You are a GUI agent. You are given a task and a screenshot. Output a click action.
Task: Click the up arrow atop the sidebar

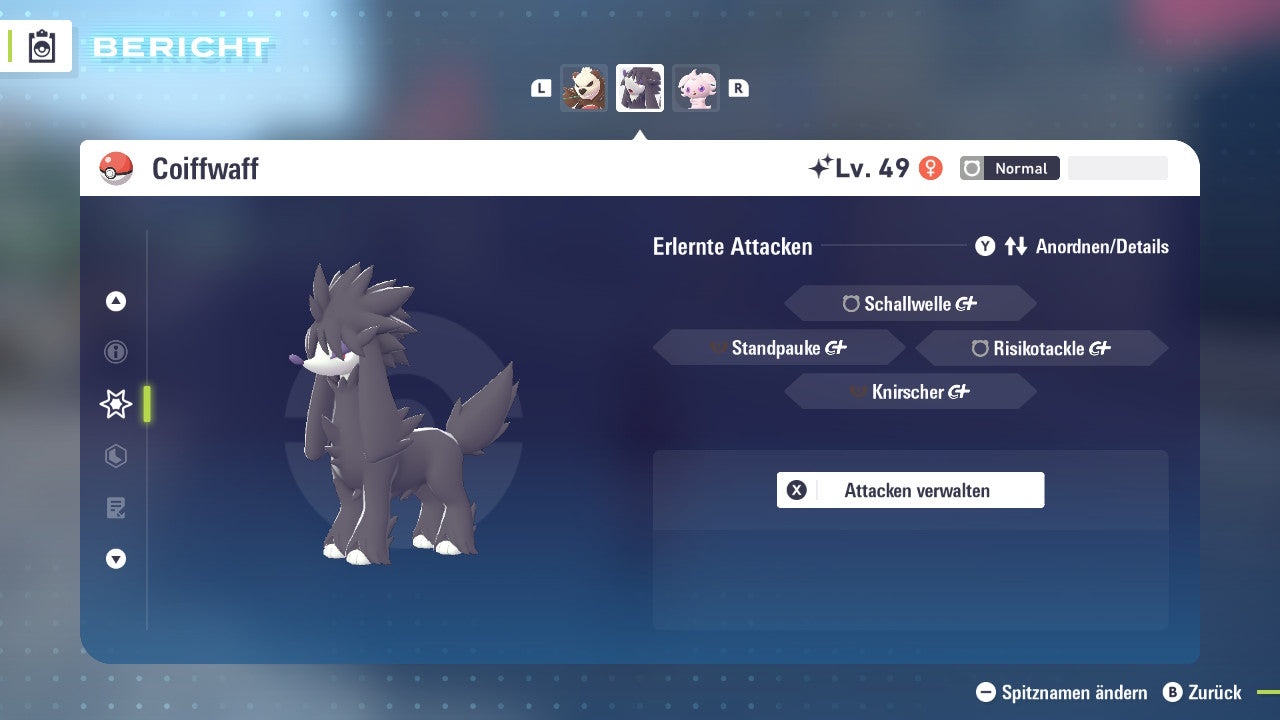pos(115,301)
